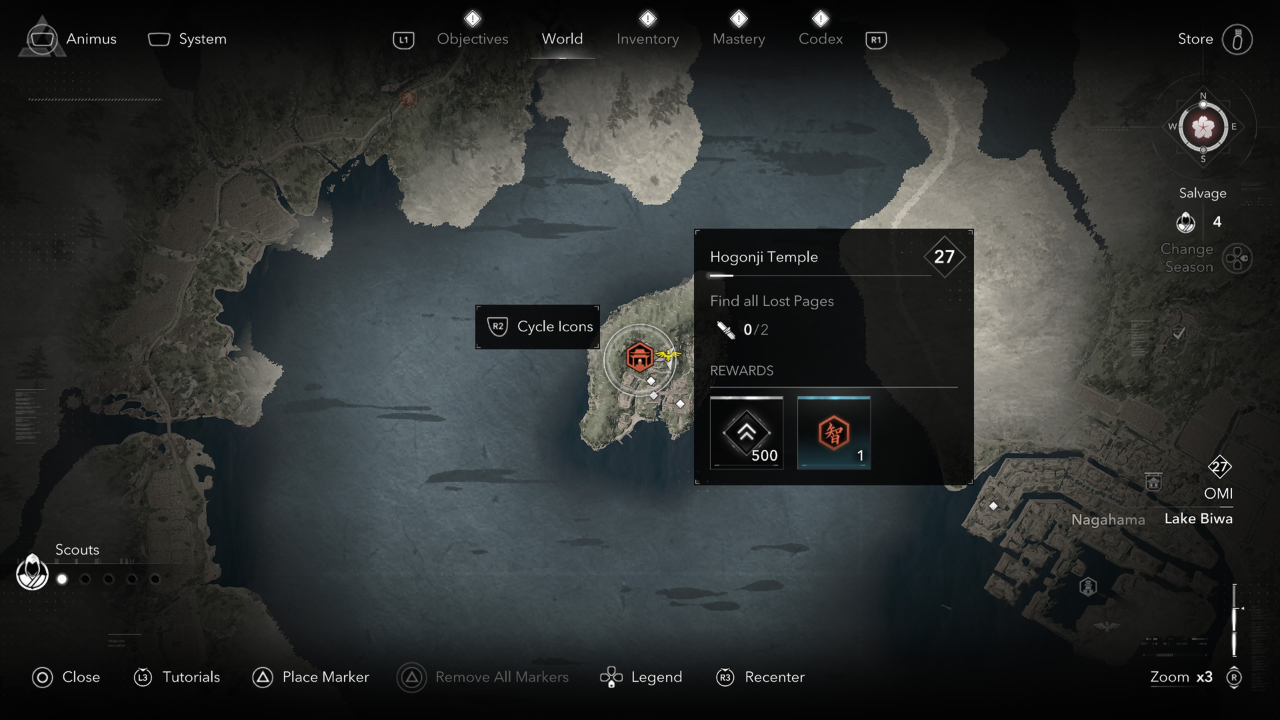
Task: Click the compass season emblem
Action: [1203, 127]
